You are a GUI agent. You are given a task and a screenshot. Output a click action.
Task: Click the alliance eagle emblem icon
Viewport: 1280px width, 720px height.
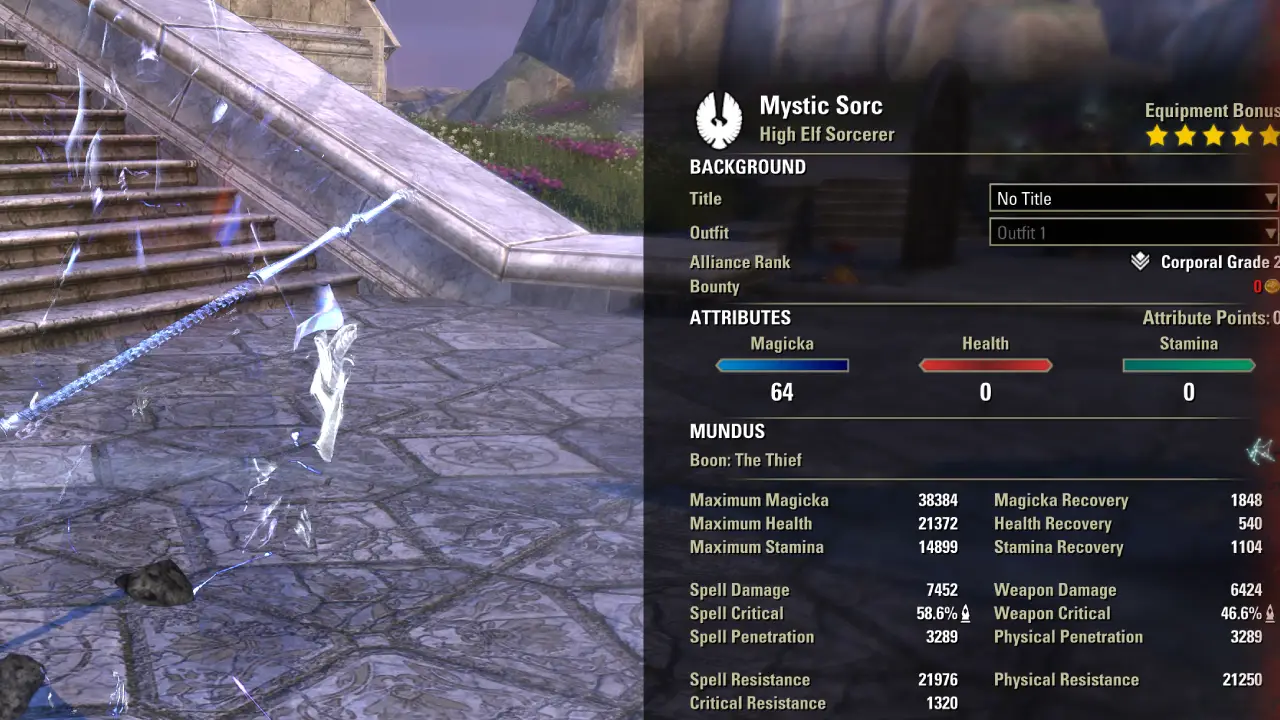(718, 120)
